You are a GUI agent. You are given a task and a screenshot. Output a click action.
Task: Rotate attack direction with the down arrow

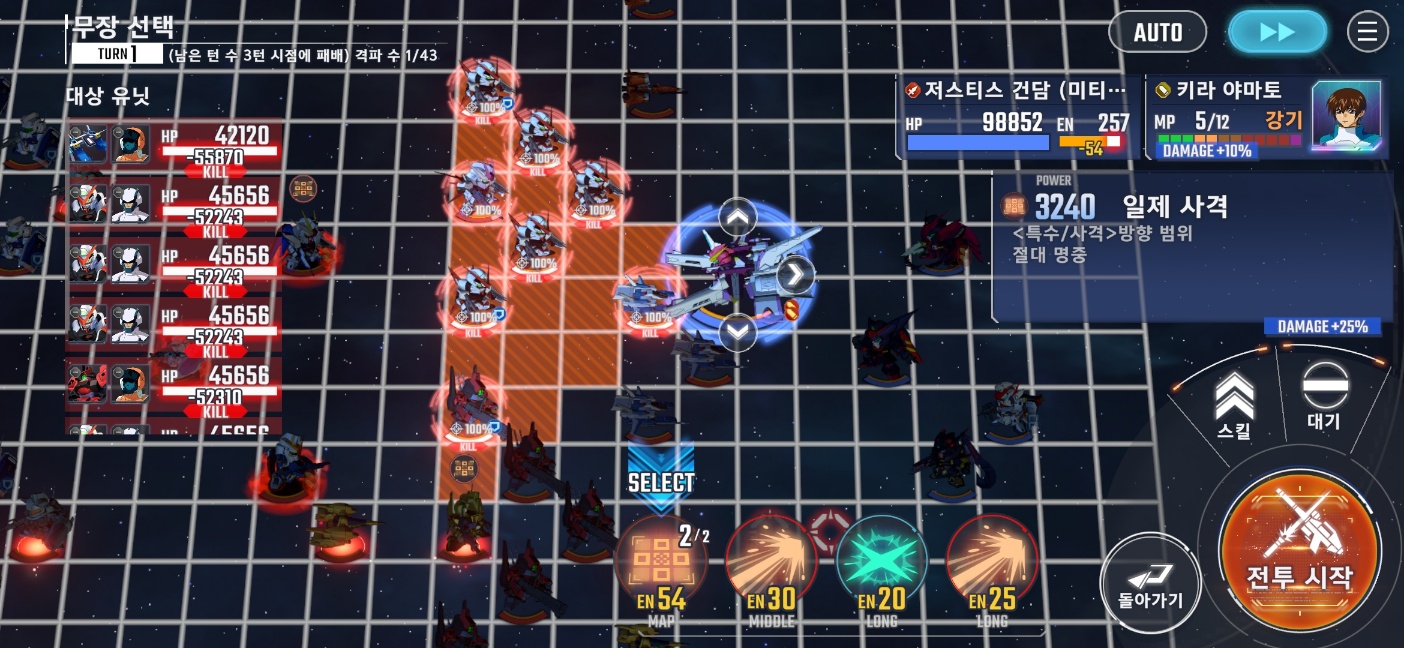click(x=738, y=331)
